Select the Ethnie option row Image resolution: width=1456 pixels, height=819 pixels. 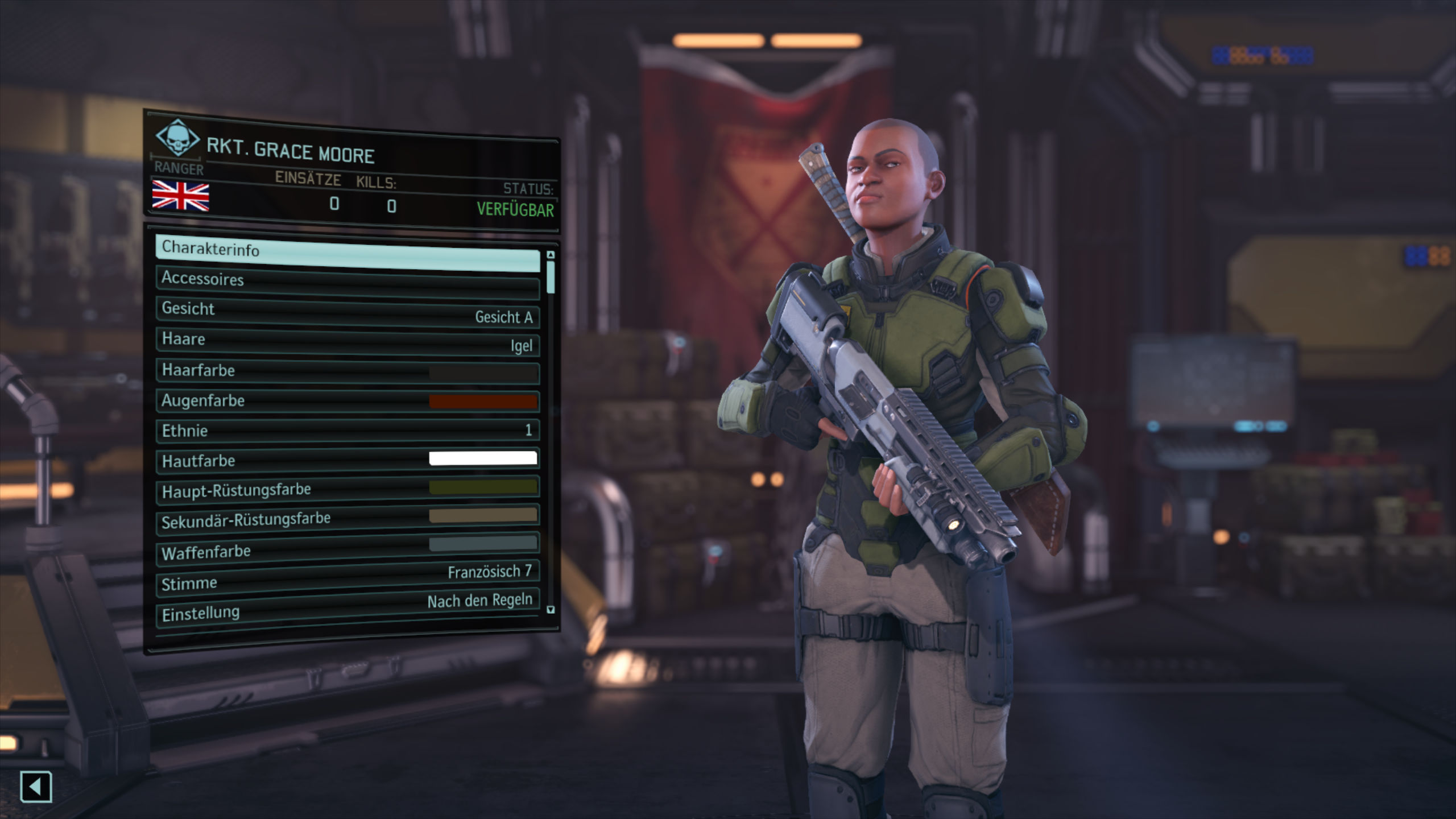pos(347,431)
